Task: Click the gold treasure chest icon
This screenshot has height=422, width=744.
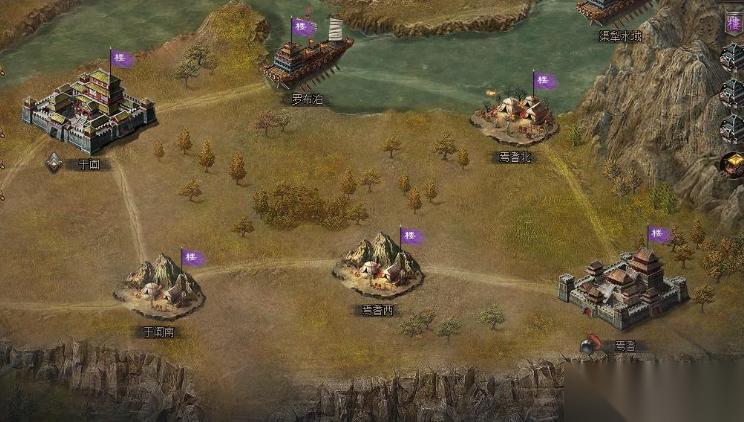Action: (x=734, y=163)
